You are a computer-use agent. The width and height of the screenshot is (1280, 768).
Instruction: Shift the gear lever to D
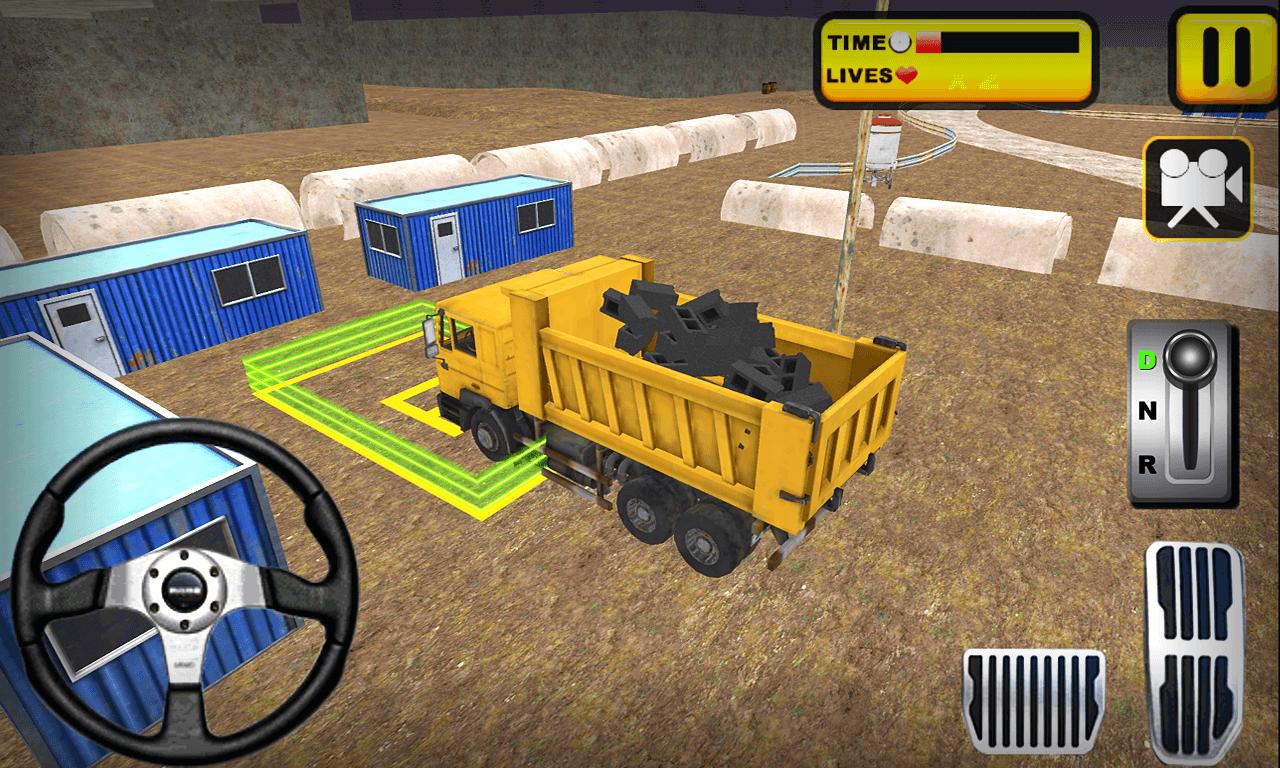pos(1148,361)
